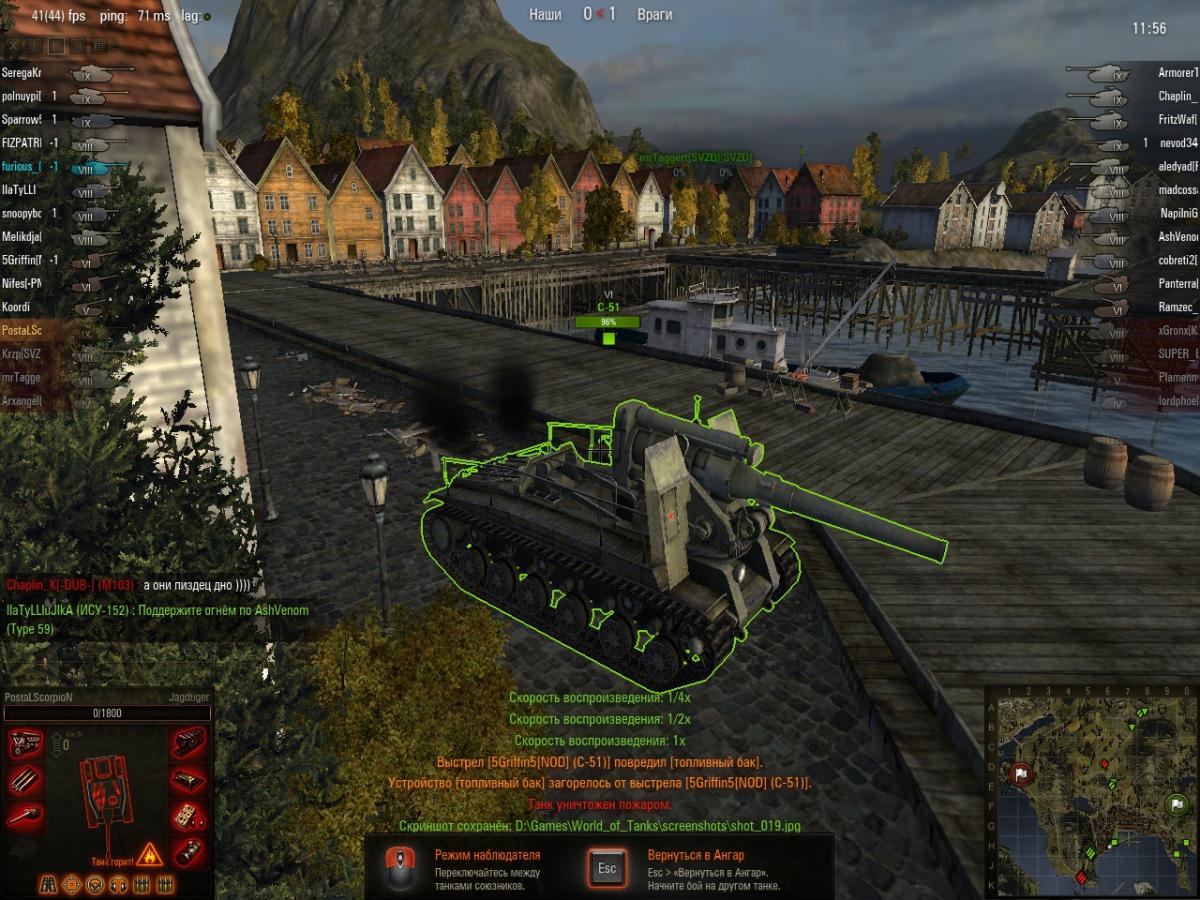The image size is (1200, 900).
Task: Pick the furious_ player row highlighted in blue
Action: (x=22, y=167)
